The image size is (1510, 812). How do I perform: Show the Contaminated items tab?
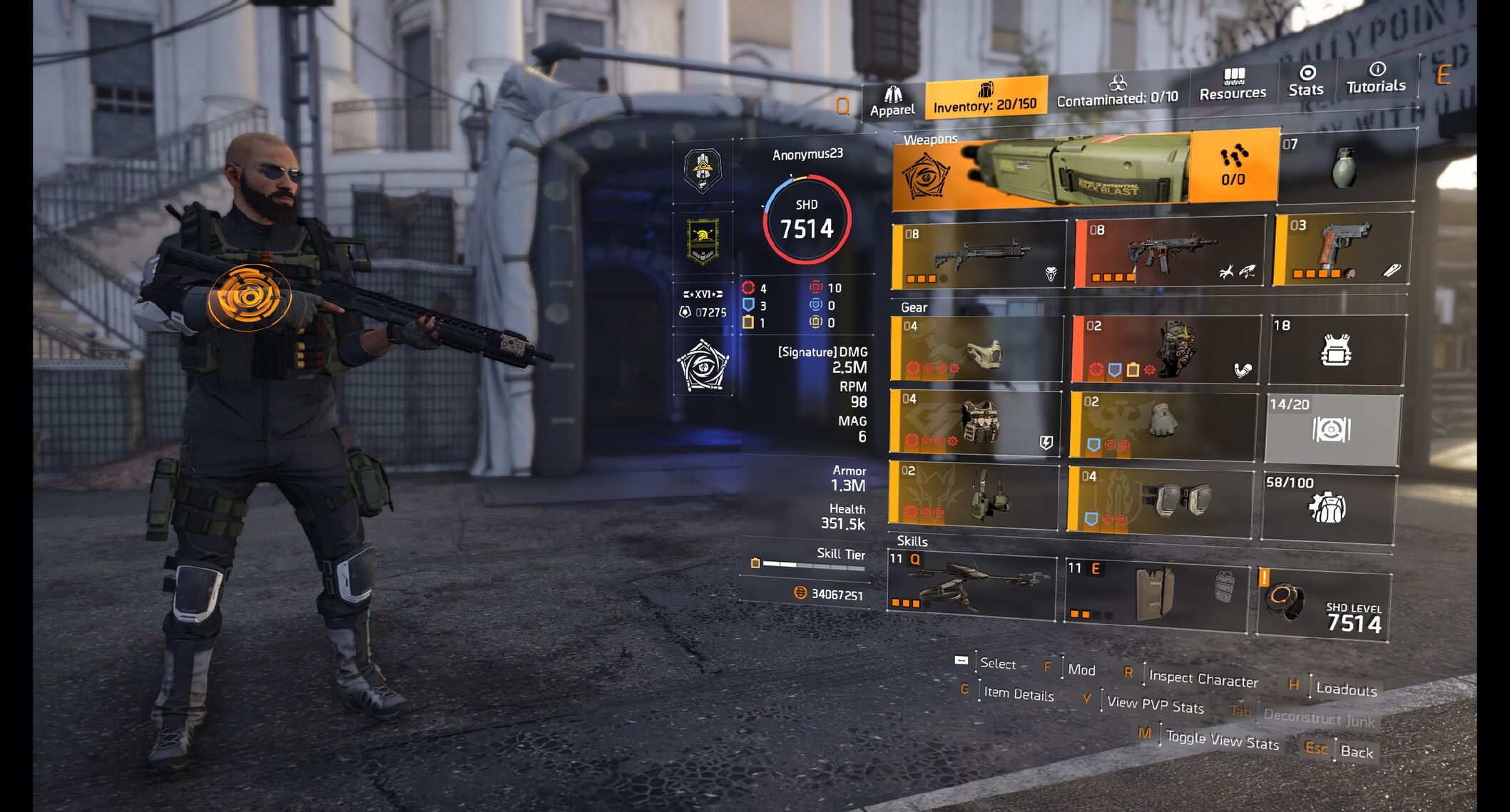(1117, 91)
